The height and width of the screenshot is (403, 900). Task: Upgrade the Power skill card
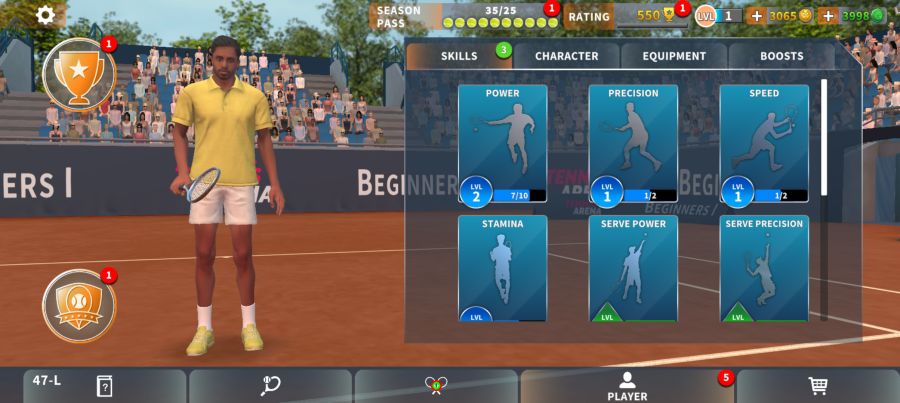click(502, 144)
